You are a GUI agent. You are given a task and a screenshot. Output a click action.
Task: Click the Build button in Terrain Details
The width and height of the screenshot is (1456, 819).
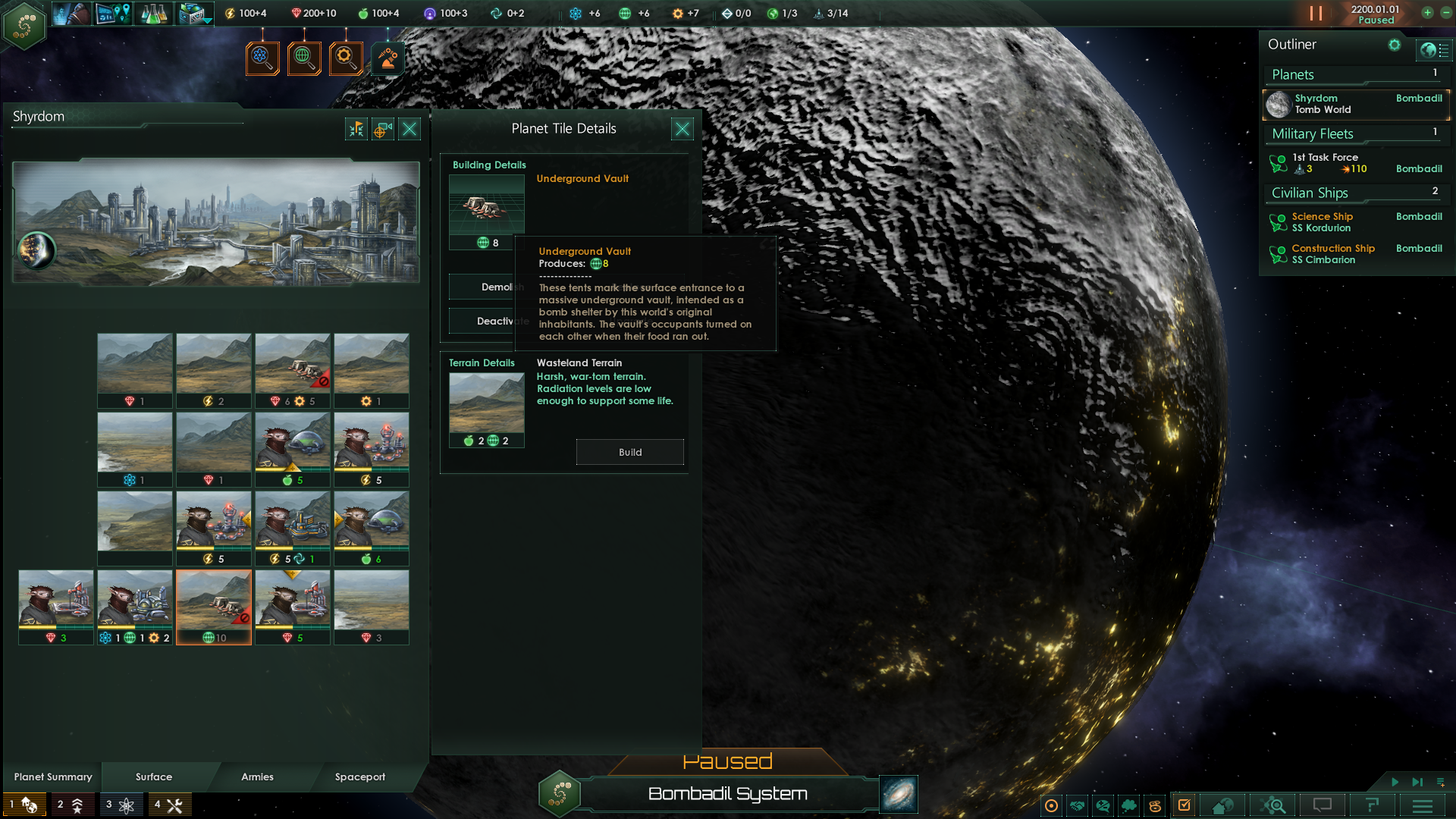[x=629, y=451]
